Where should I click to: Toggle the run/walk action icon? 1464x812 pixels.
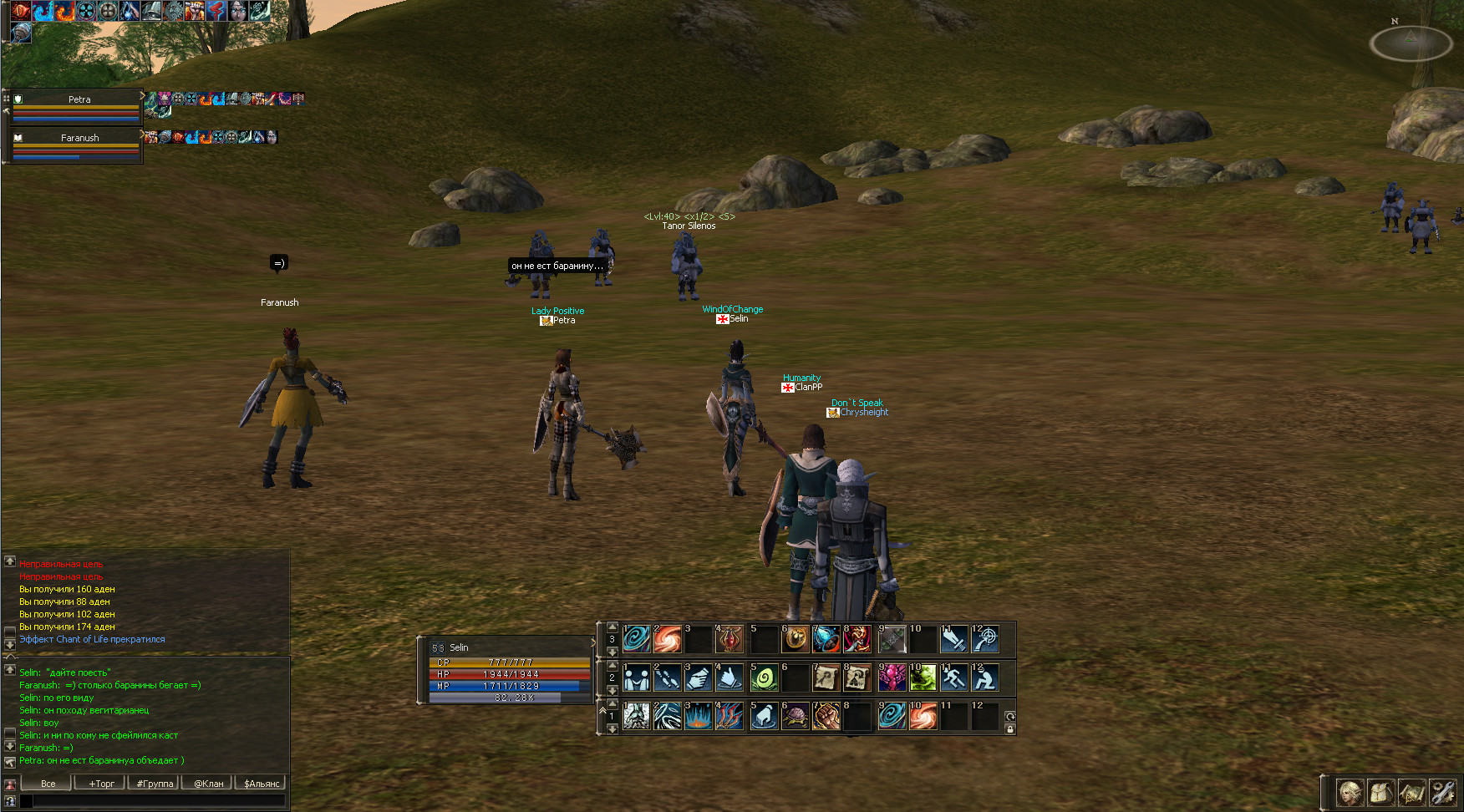click(x=953, y=678)
